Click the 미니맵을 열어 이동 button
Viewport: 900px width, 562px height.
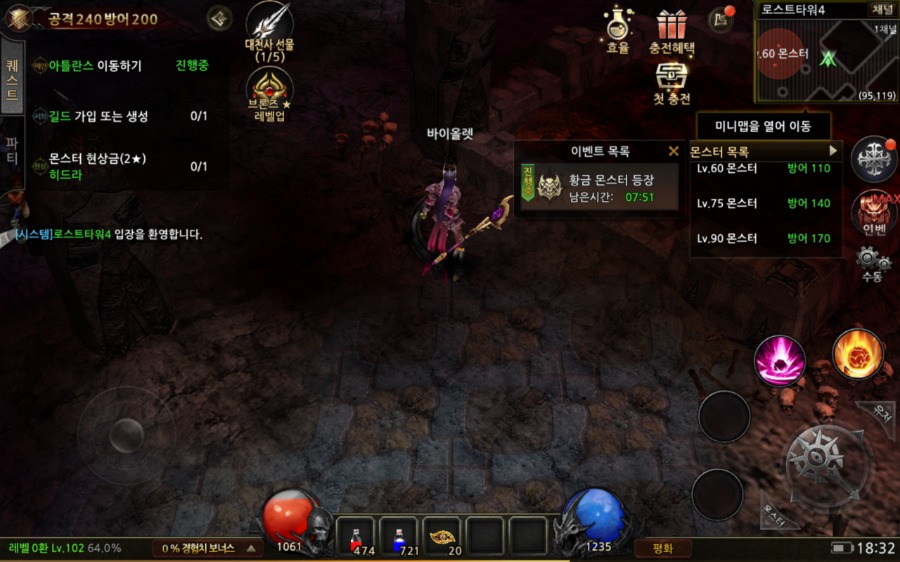click(x=765, y=126)
